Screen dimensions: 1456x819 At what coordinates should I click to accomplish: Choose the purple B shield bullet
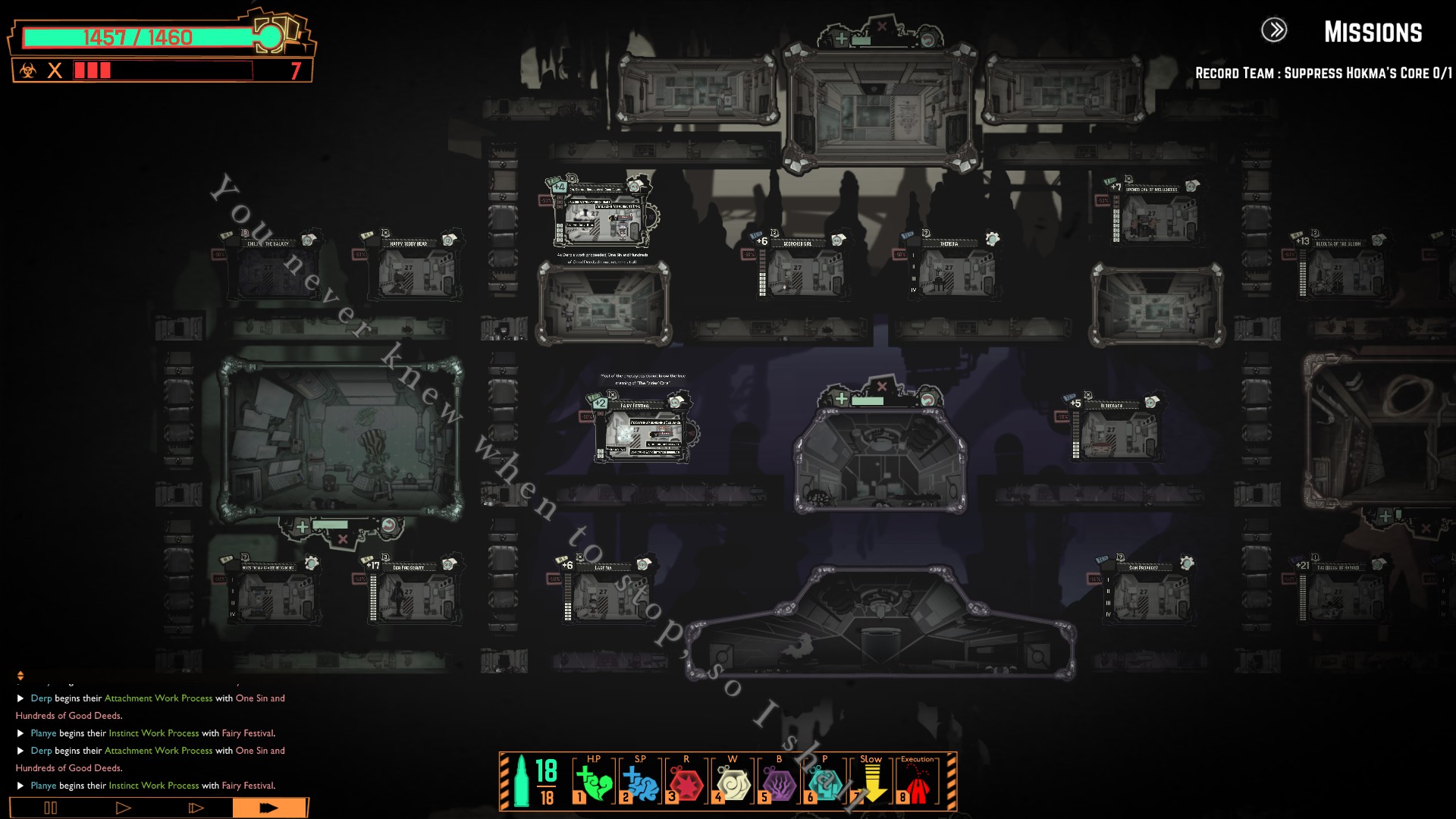click(779, 783)
